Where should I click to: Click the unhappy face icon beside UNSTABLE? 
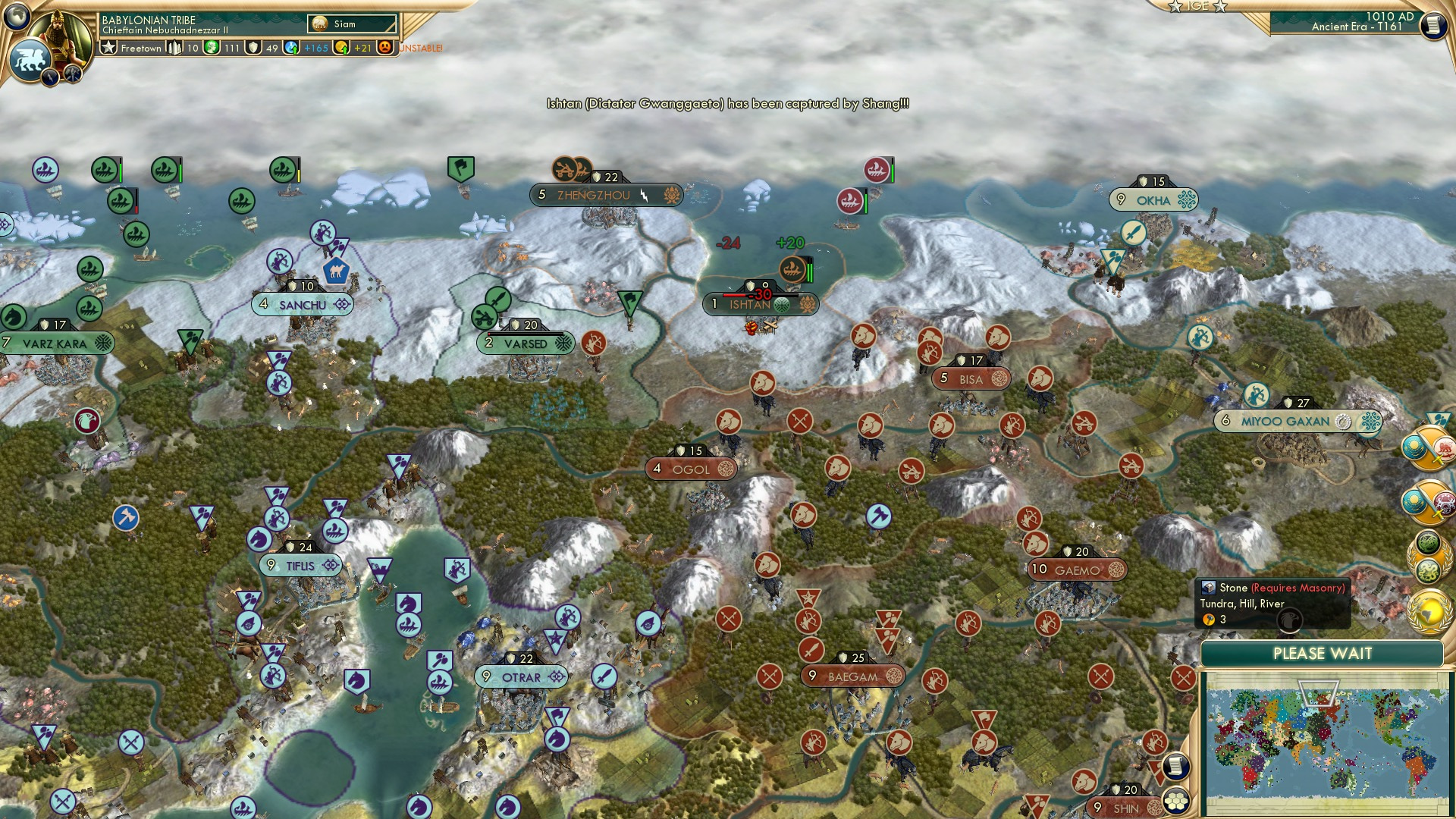point(385,48)
